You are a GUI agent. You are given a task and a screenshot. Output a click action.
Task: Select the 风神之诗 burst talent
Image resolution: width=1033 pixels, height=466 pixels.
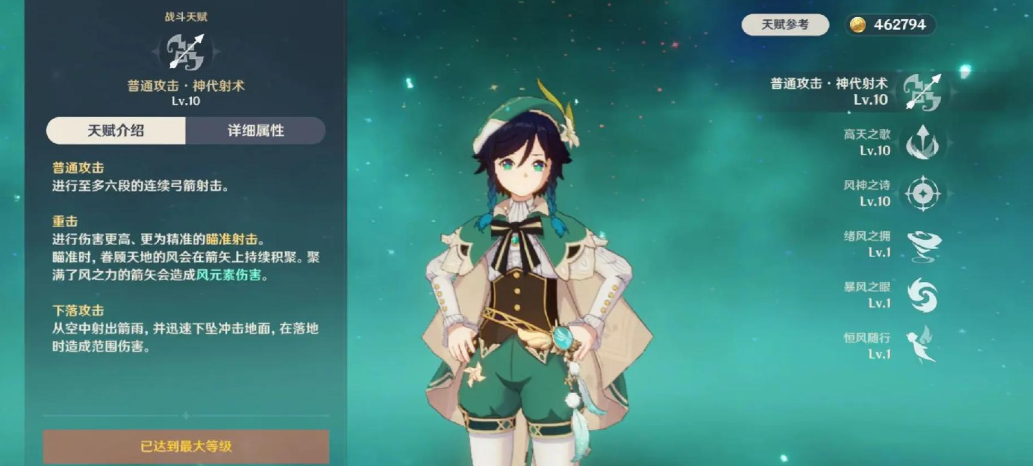(x=921, y=193)
